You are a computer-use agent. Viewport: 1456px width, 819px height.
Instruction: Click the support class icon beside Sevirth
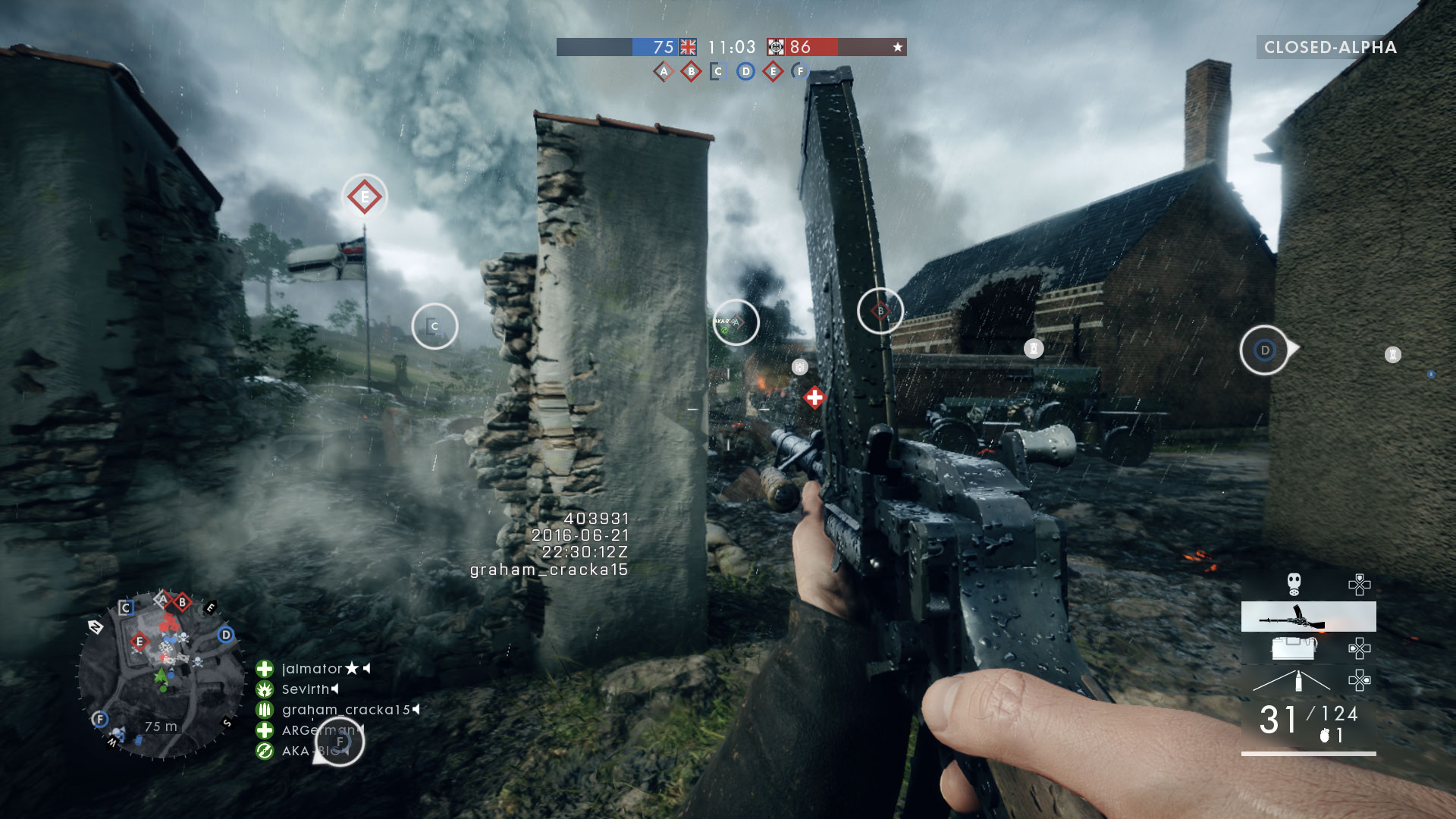pyautogui.click(x=265, y=689)
